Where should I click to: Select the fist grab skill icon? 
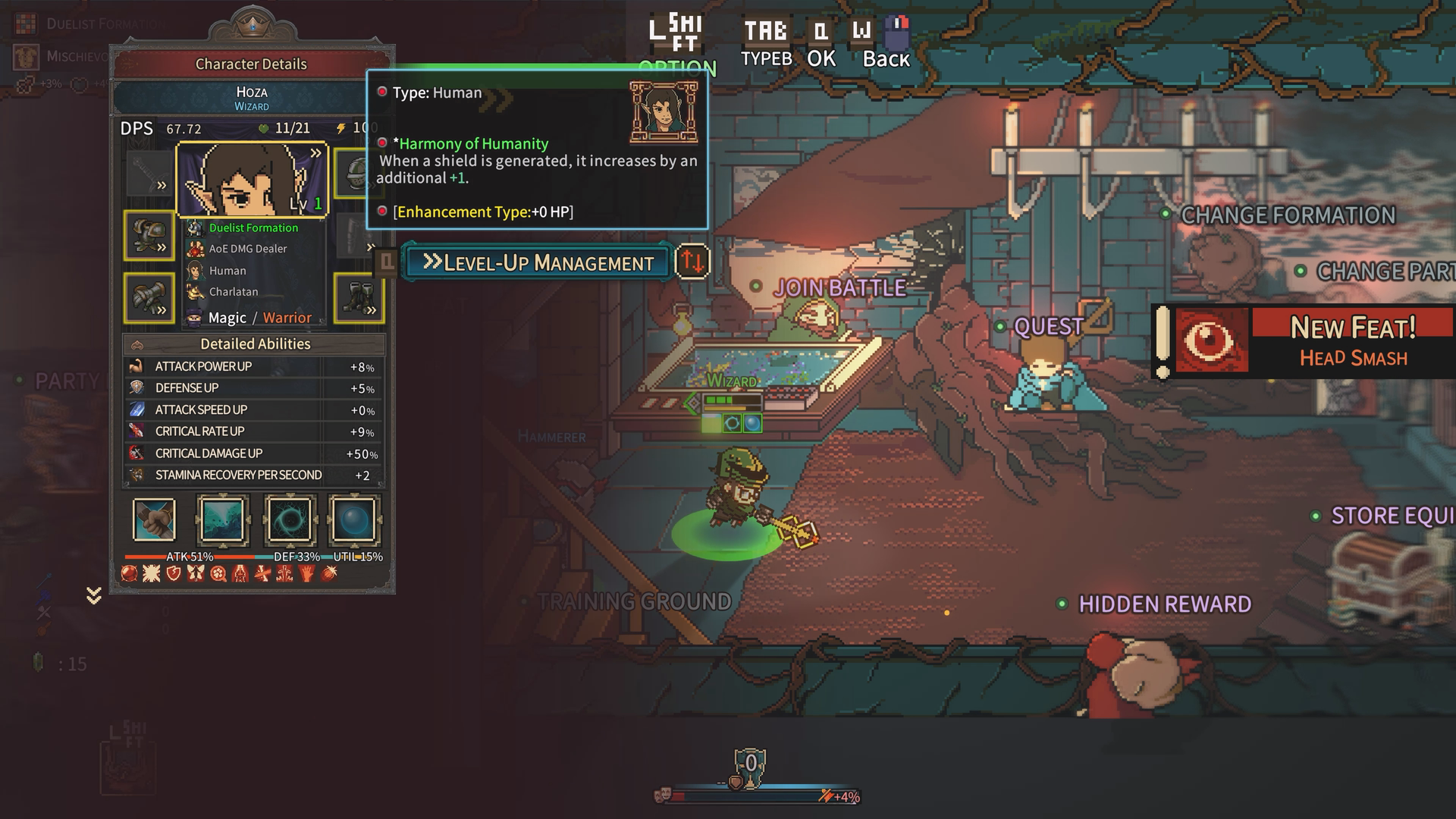(153, 520)
